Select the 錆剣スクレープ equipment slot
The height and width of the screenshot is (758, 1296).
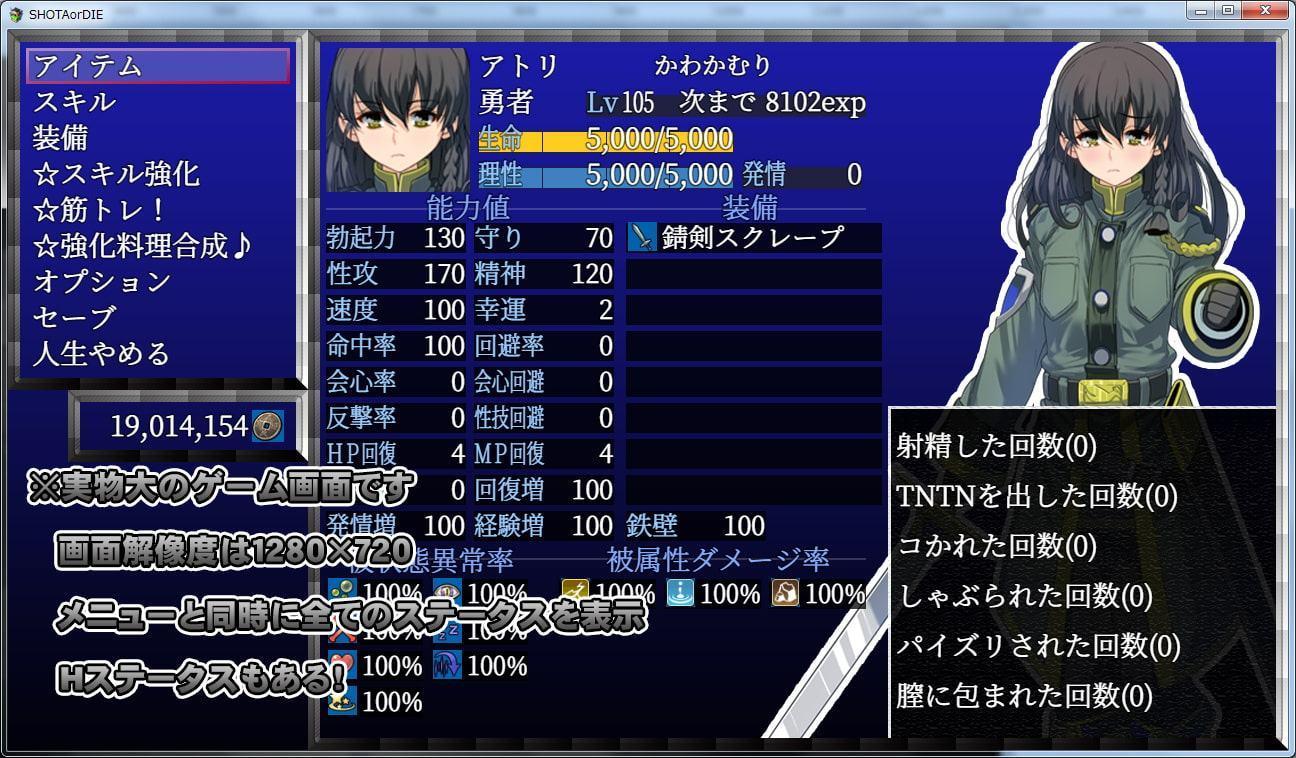point(753,238)
